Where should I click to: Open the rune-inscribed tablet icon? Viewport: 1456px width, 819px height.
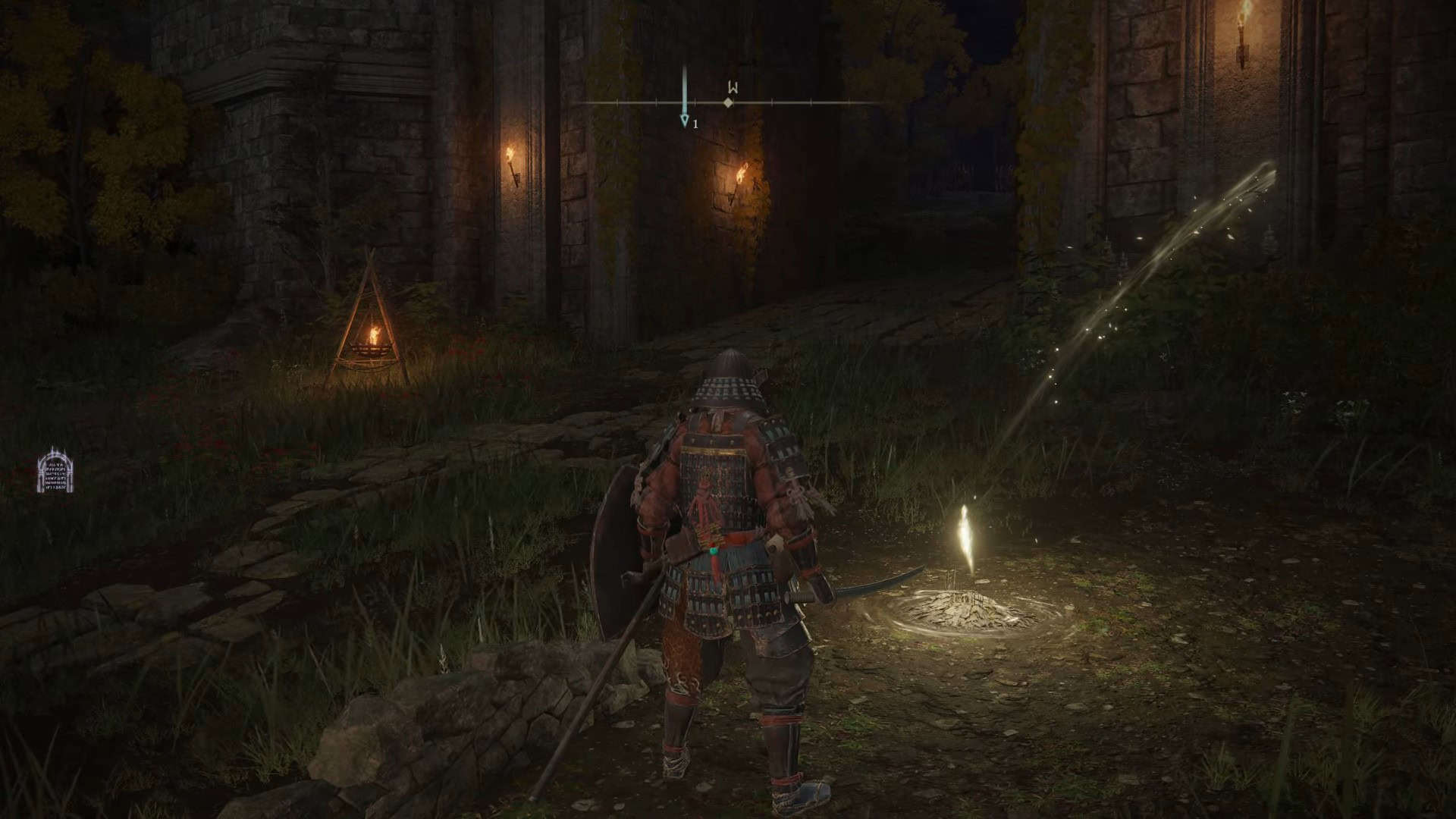pos(55,470)
